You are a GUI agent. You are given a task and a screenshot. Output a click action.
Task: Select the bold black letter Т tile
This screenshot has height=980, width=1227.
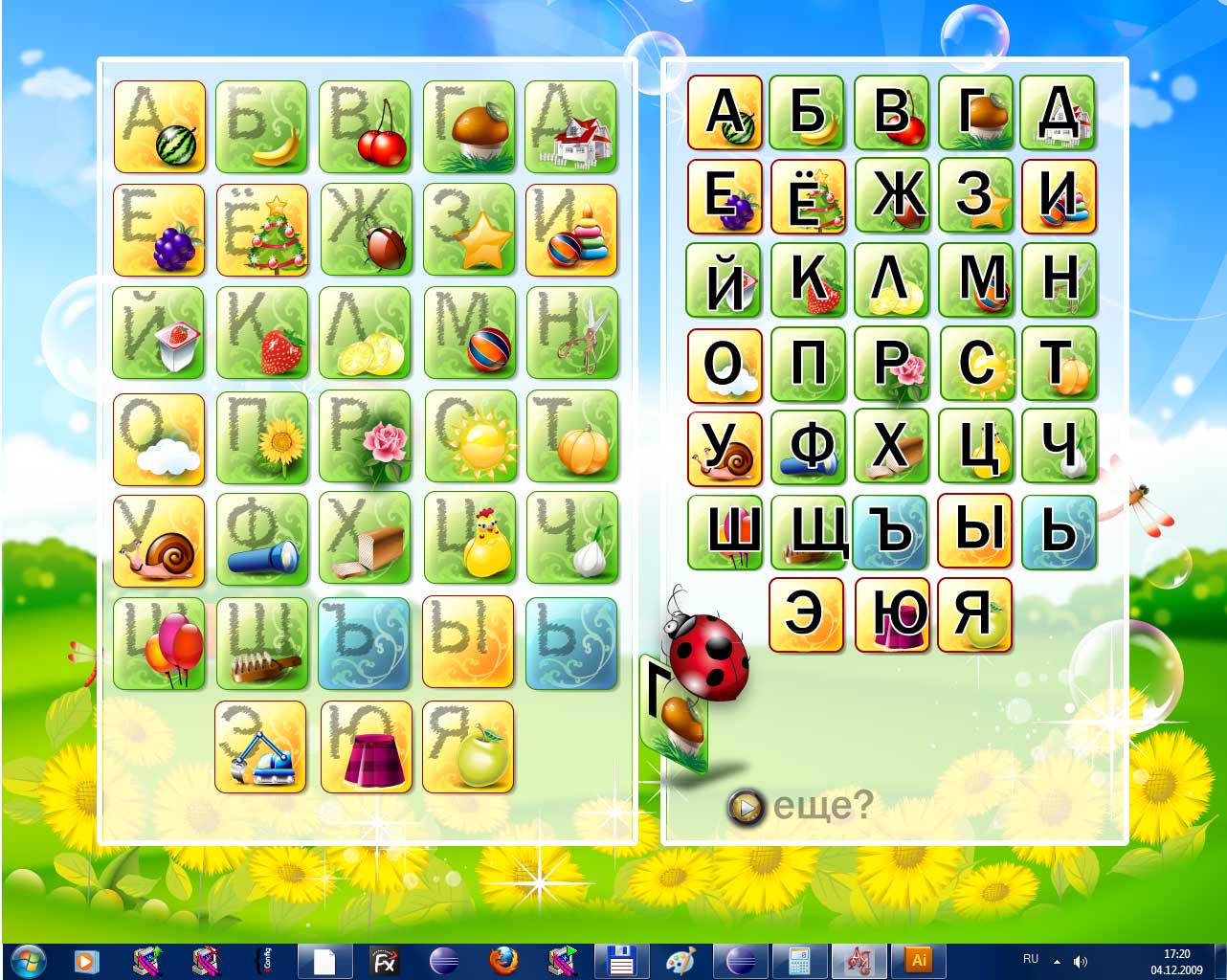1058,364
